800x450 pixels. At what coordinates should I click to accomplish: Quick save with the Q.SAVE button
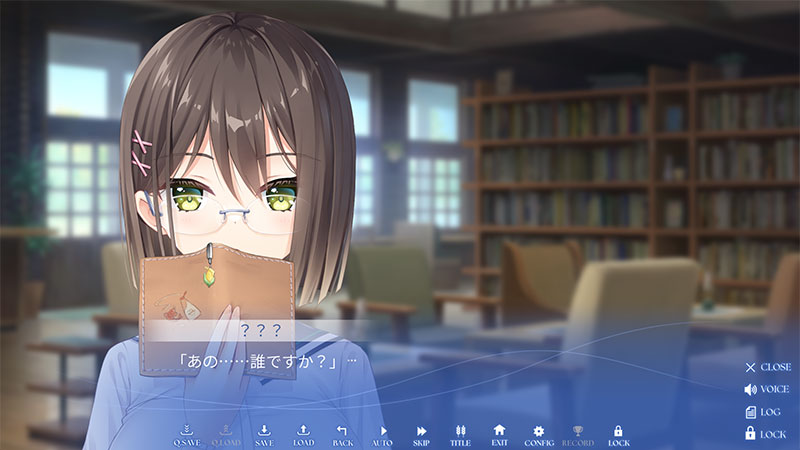point(186,434)
